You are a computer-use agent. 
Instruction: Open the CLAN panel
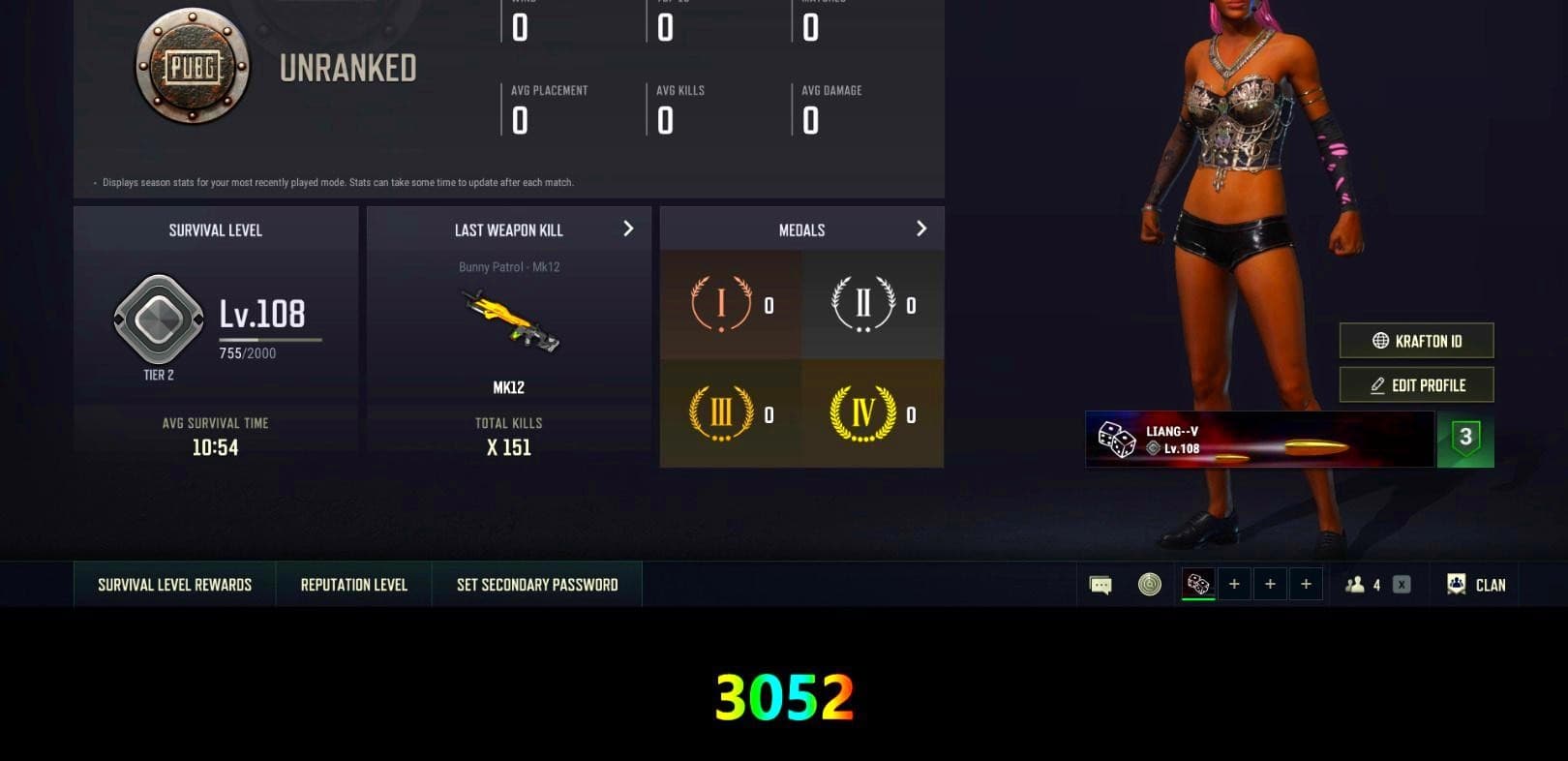1474,585
